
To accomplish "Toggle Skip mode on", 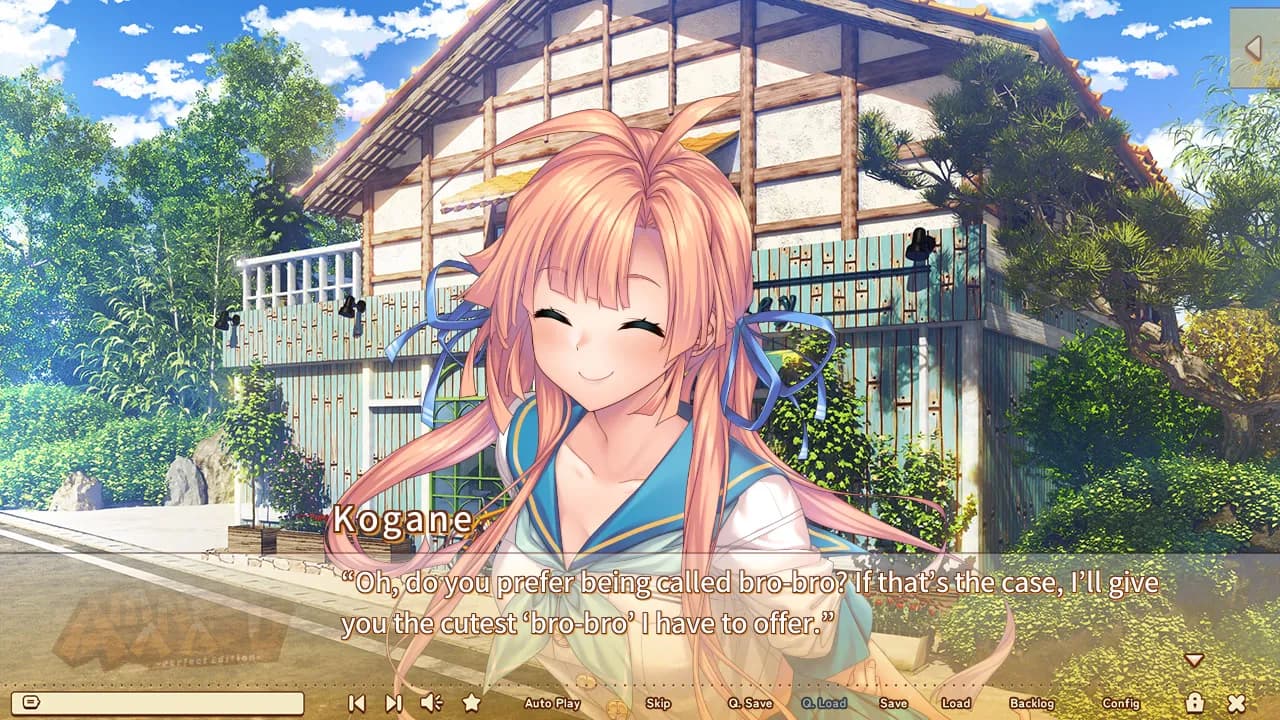I will pos(658,704).
